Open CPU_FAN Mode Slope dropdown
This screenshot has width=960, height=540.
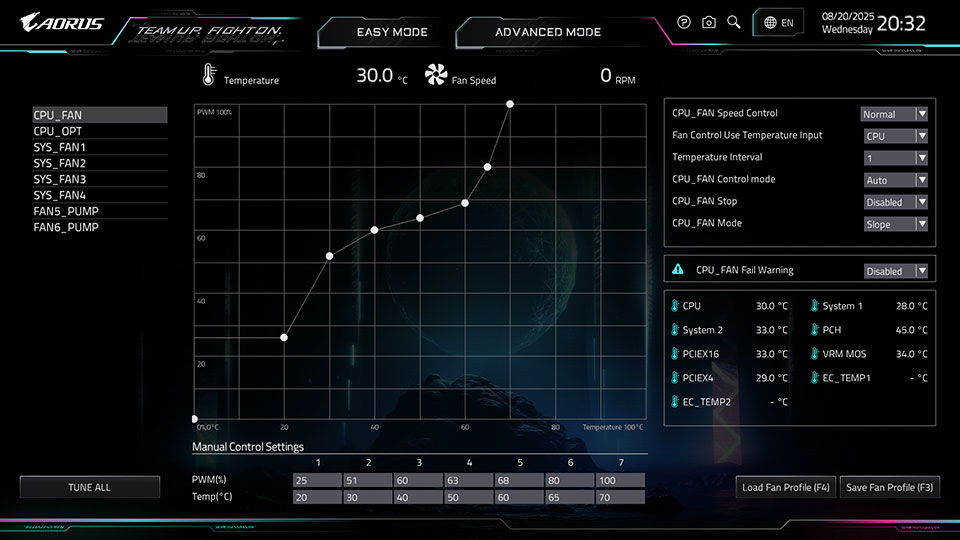896,224
